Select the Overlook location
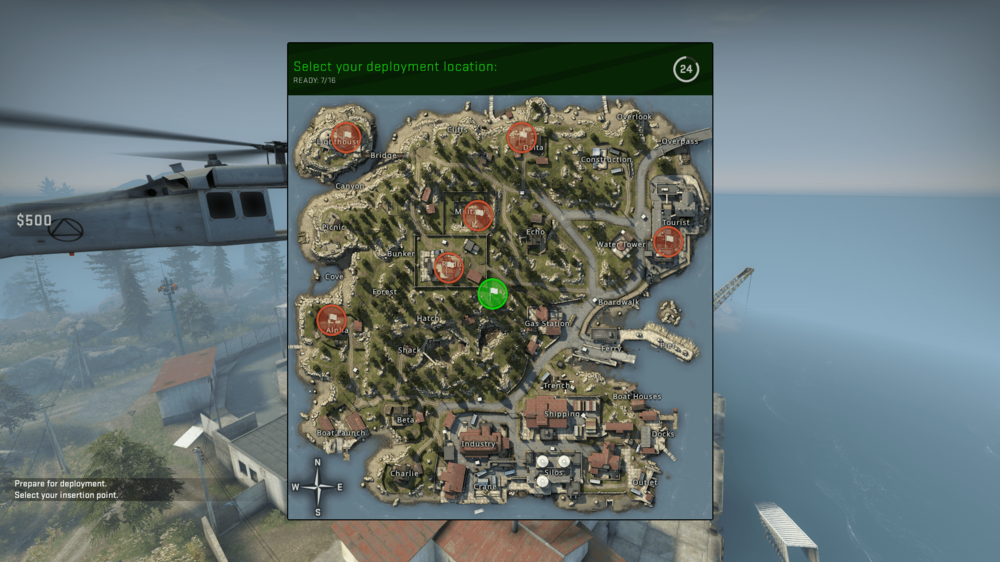 point(634,116)
